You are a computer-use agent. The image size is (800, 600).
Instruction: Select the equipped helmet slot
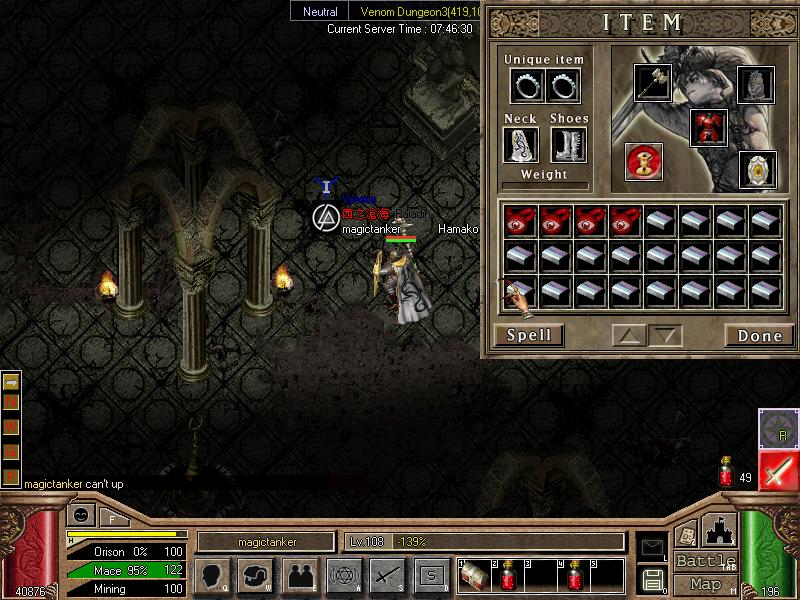[756, 84]
